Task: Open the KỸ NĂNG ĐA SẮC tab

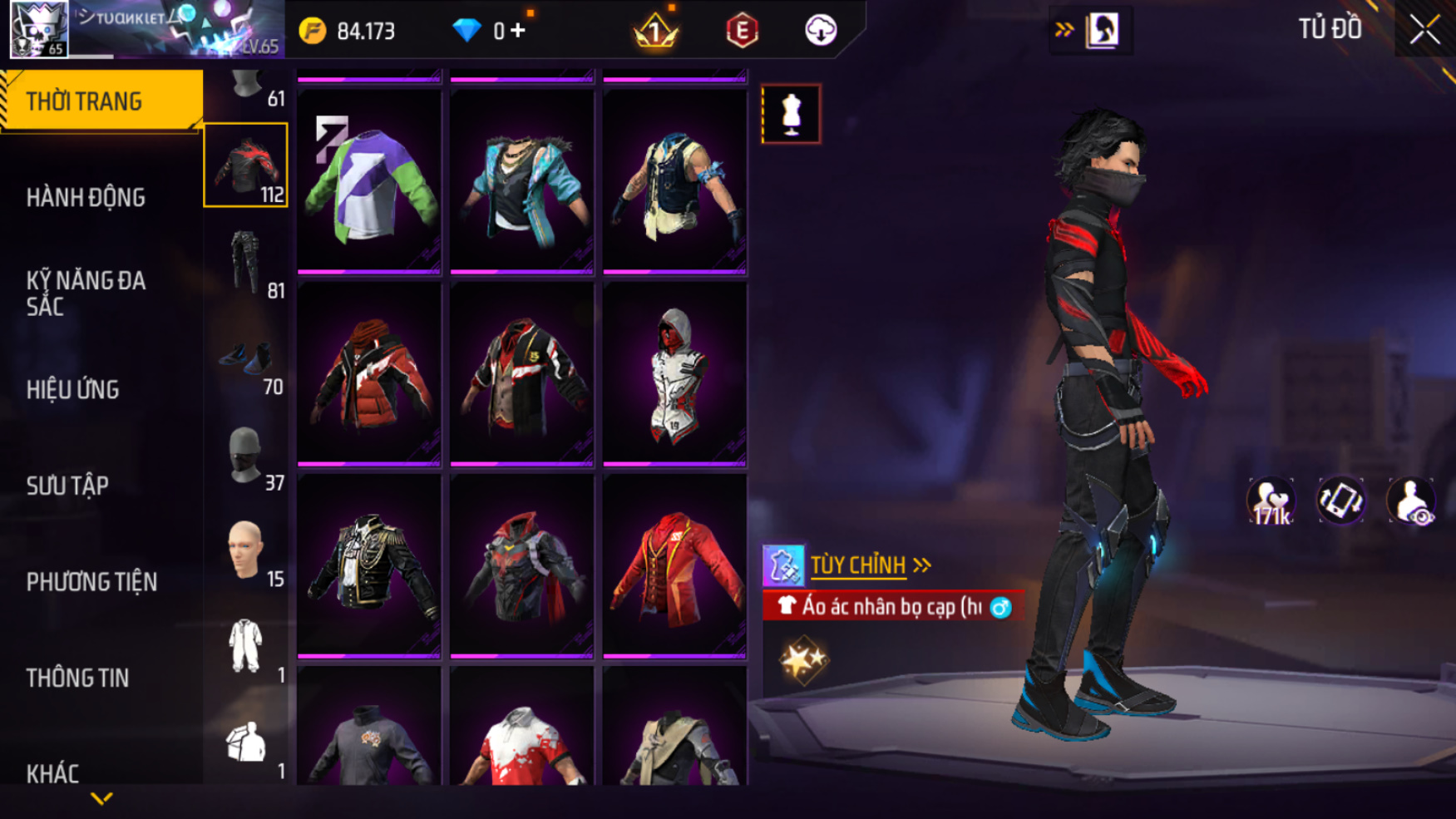Action: click(86, 294)
